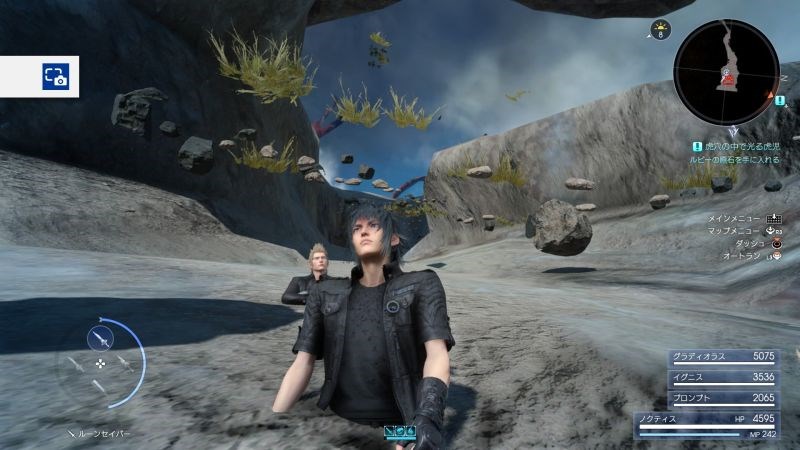This screenshot has width=800, height=450.
Task: Click the circular minimap
Action: 725,73
